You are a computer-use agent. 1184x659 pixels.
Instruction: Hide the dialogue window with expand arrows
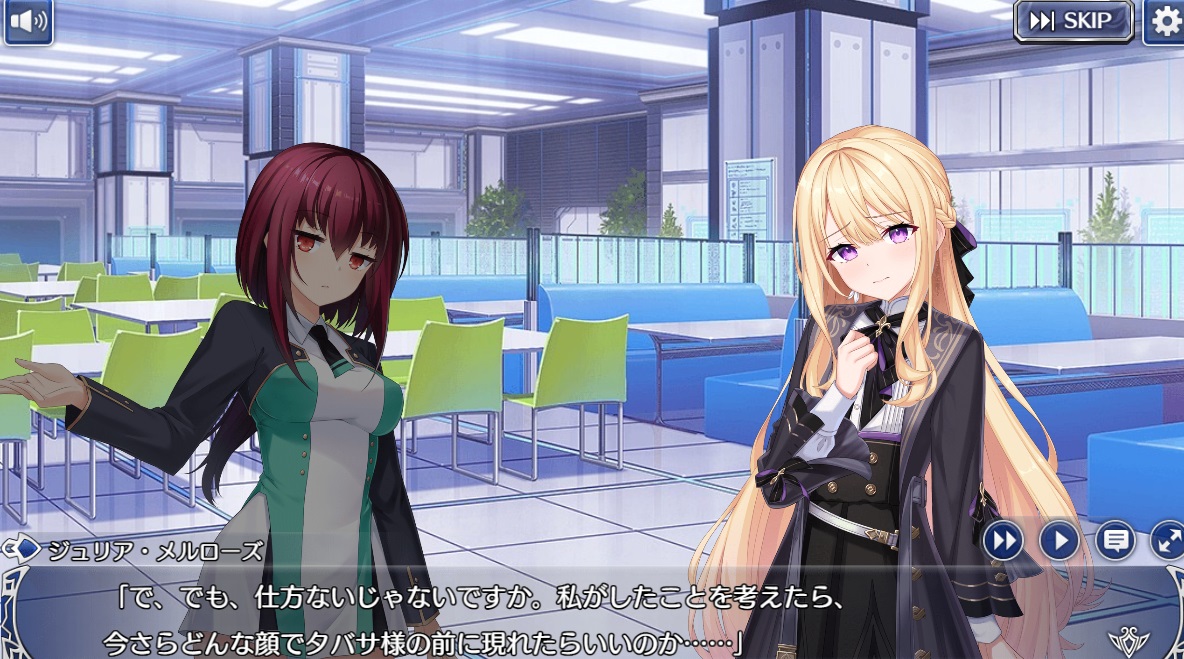pyautogui.click(x=1168, y=541)
